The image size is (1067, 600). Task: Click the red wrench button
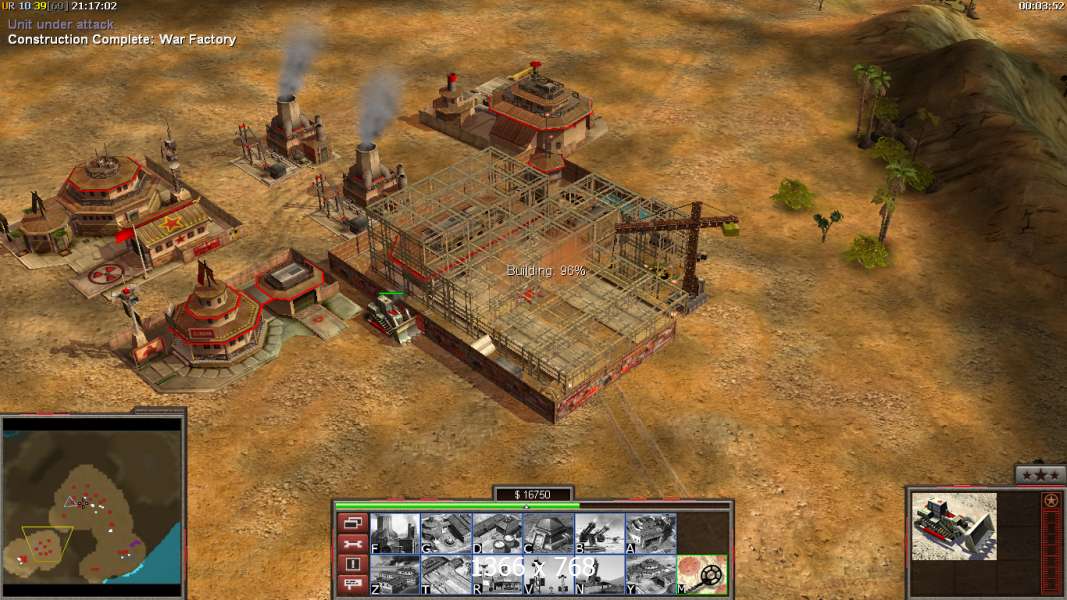pyautogui.click(x=353, y=543)
